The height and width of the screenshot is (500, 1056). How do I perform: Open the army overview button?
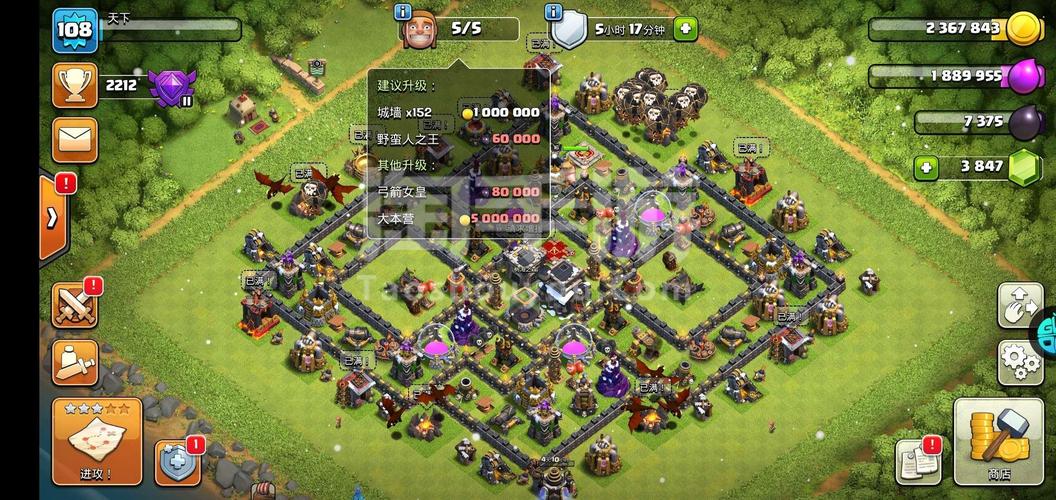pos(75,360)
